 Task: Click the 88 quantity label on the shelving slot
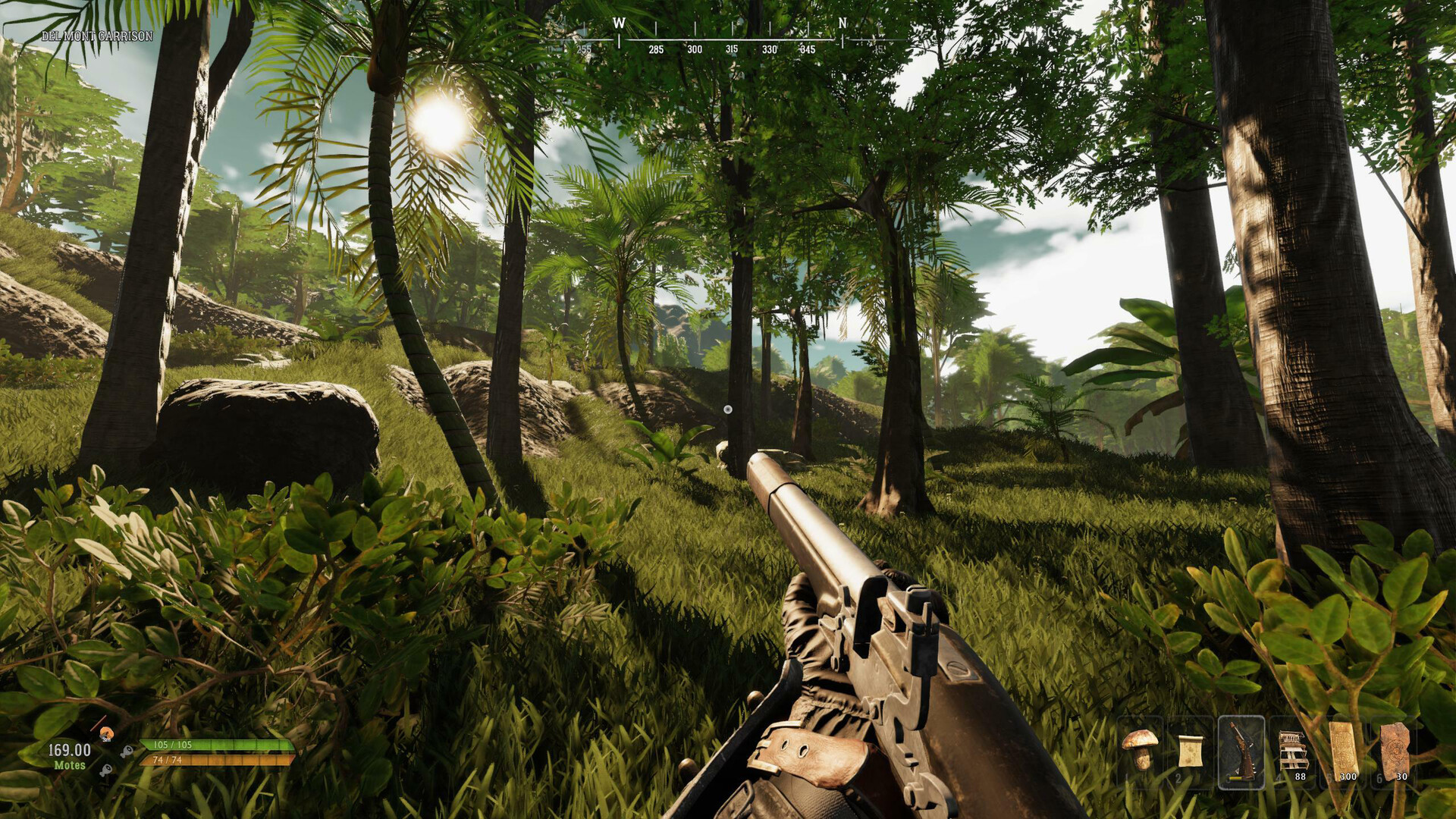tap(1301, 777)
